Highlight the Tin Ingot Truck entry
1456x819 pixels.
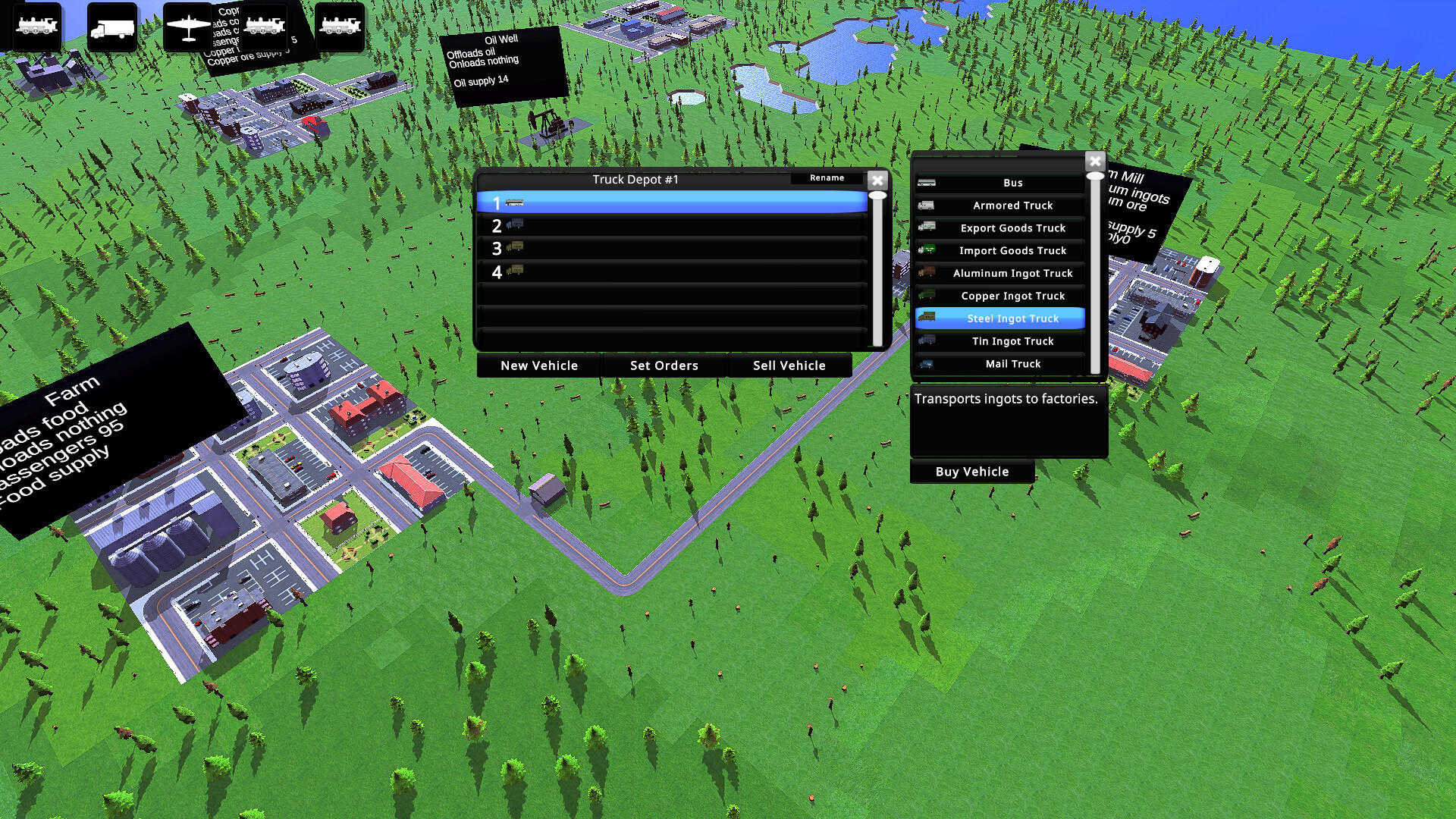1012,341
